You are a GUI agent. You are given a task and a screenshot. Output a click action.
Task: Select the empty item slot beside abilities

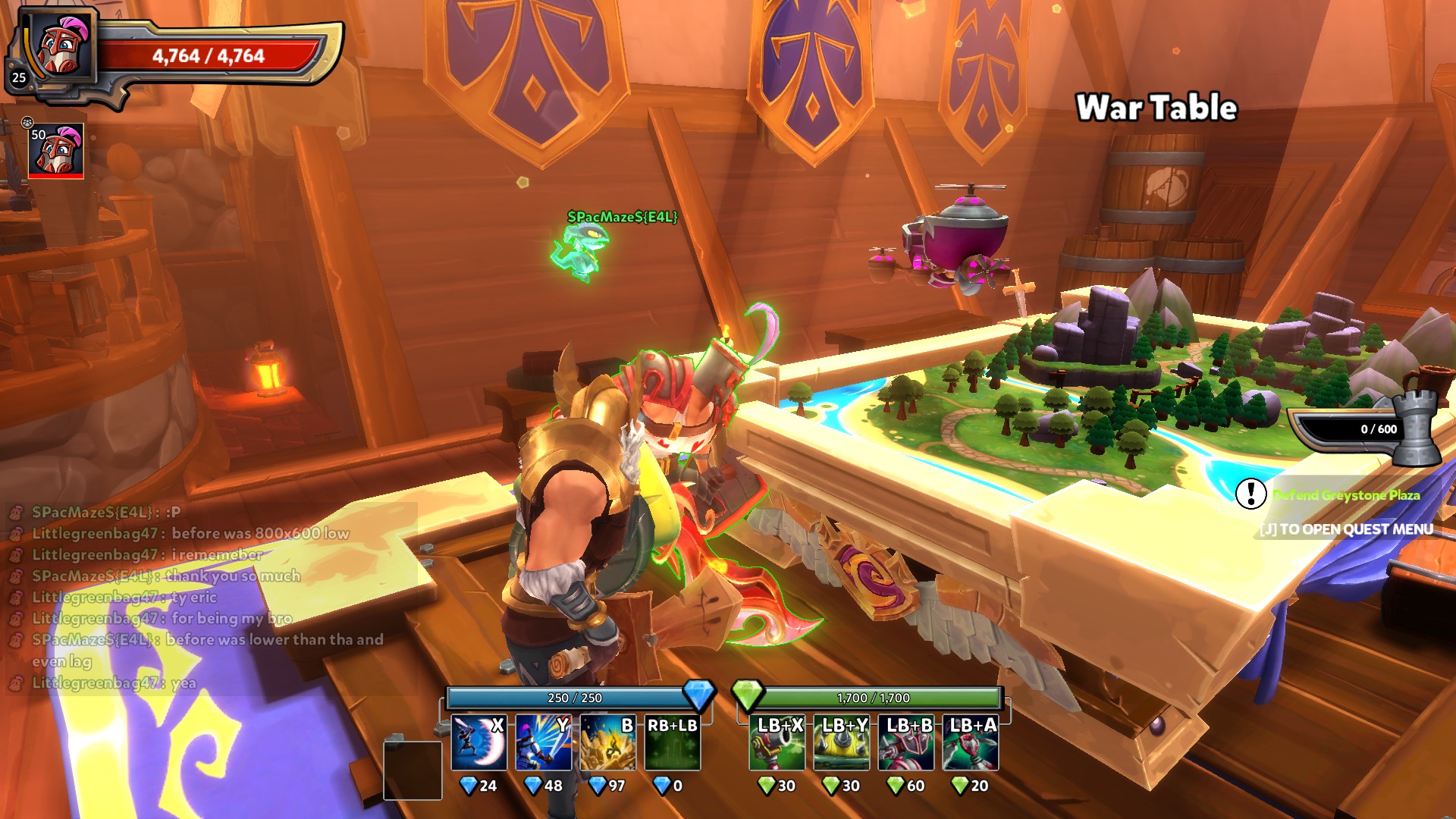click(413, 770)
